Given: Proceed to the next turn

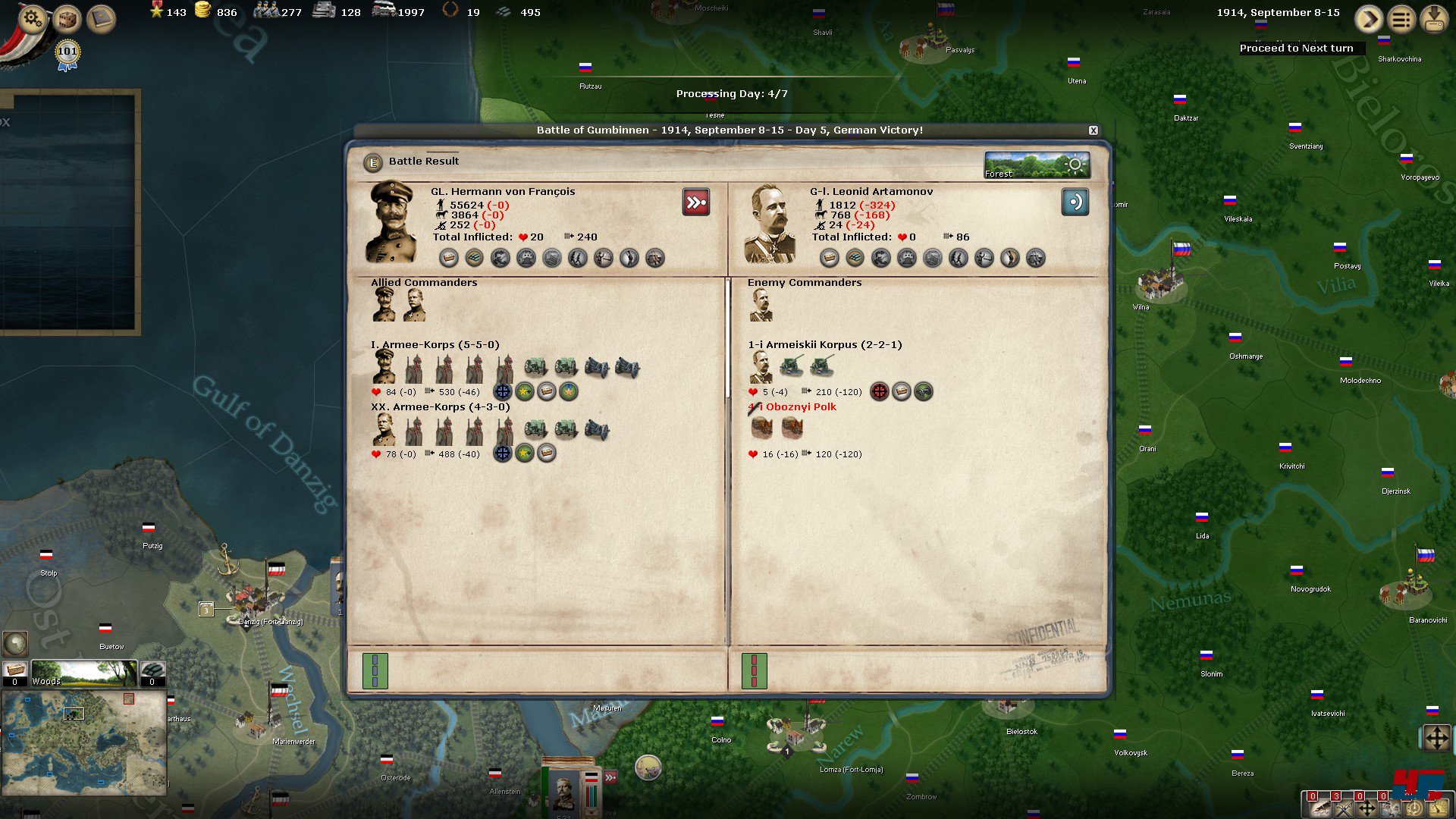Looking at the screenshot, I should pos(1368,19).
